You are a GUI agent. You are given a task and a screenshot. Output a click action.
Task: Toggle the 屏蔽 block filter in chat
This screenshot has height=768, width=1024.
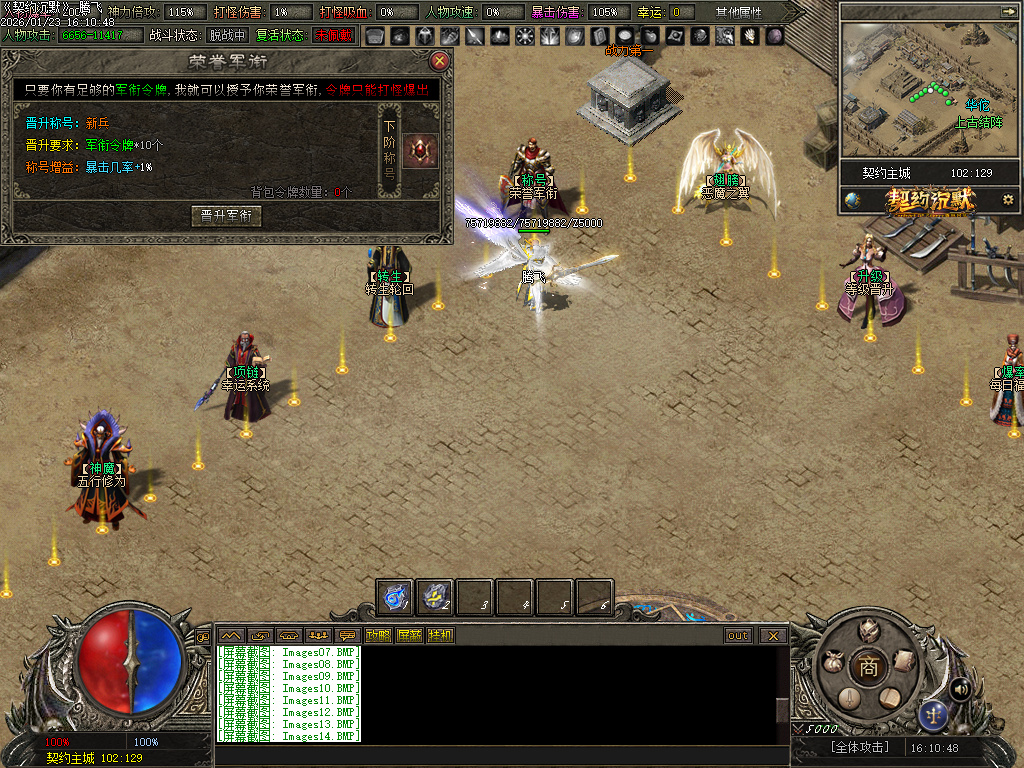409,635
